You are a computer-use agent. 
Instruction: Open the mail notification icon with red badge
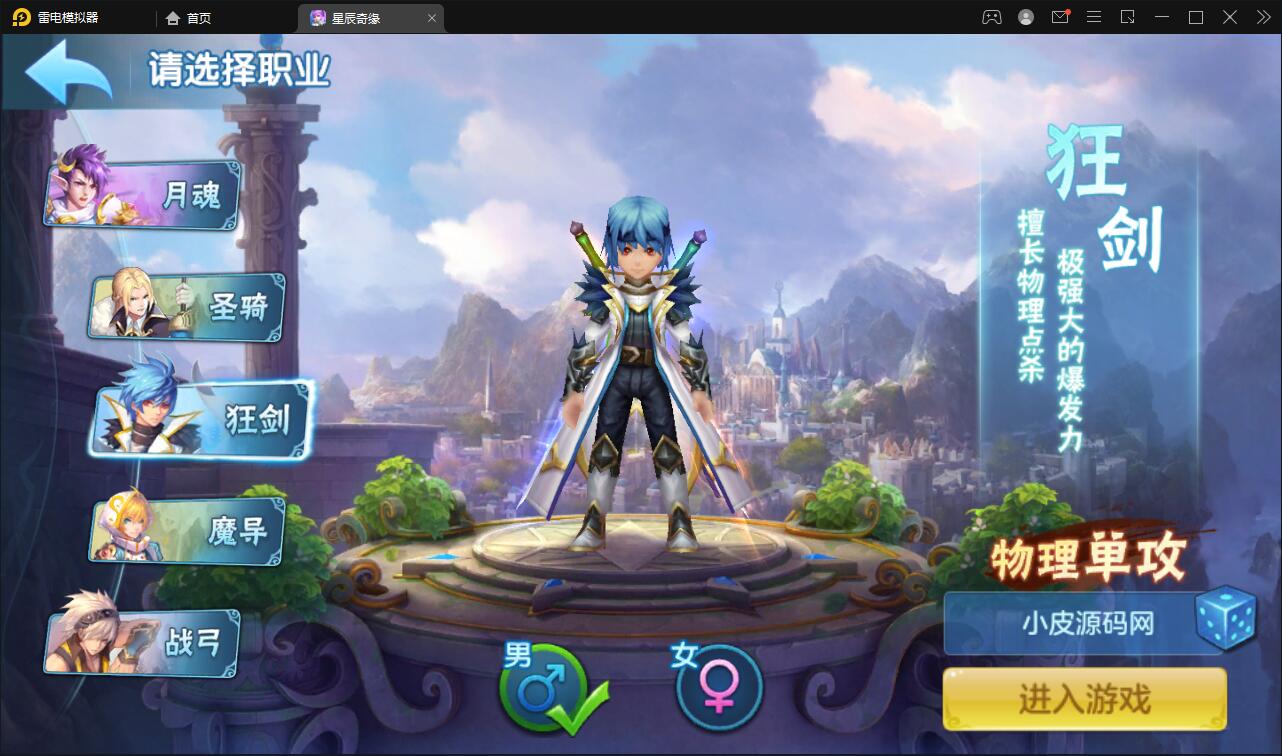(1060, 17)
